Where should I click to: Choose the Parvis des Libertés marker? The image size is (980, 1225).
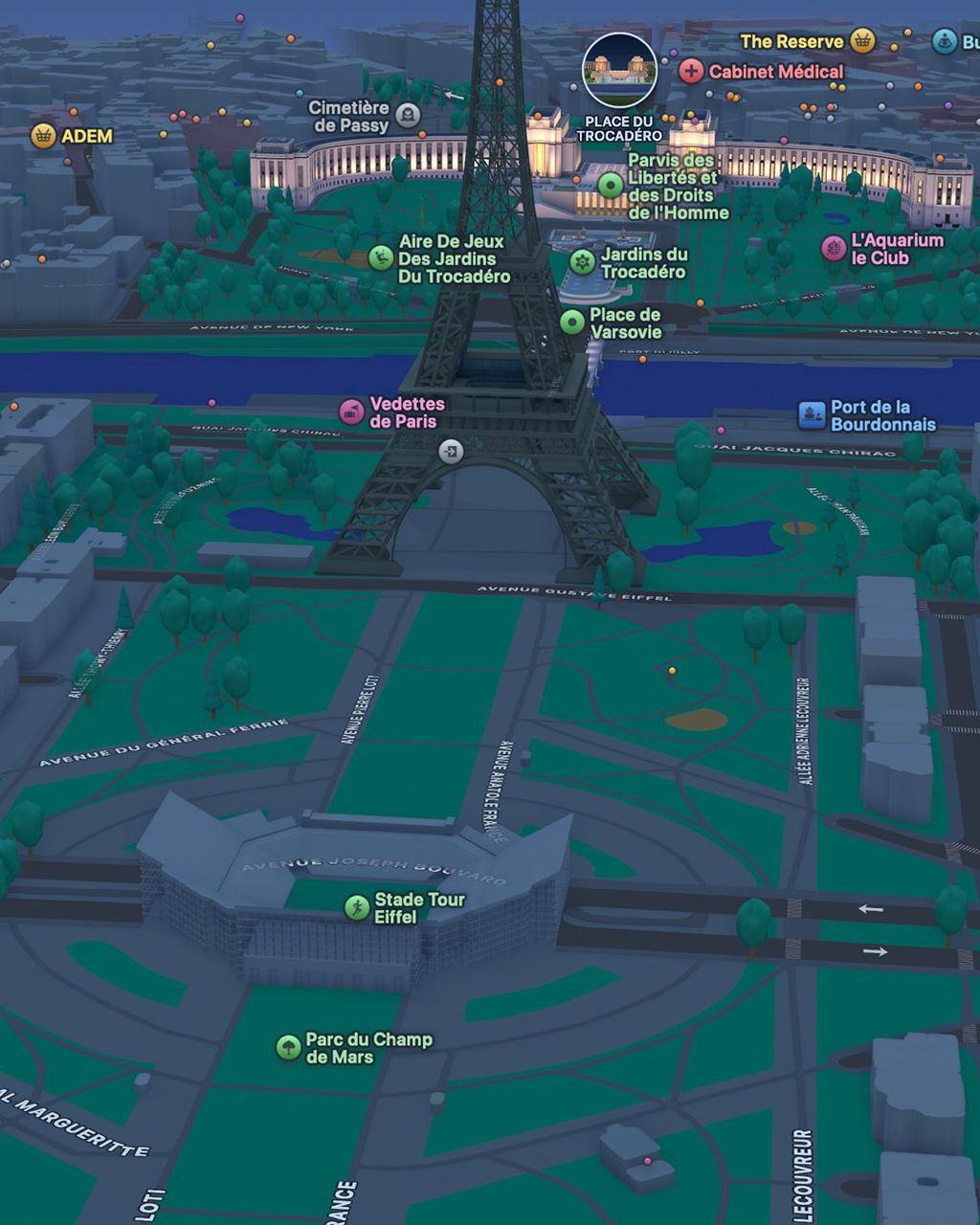[611, 185]
